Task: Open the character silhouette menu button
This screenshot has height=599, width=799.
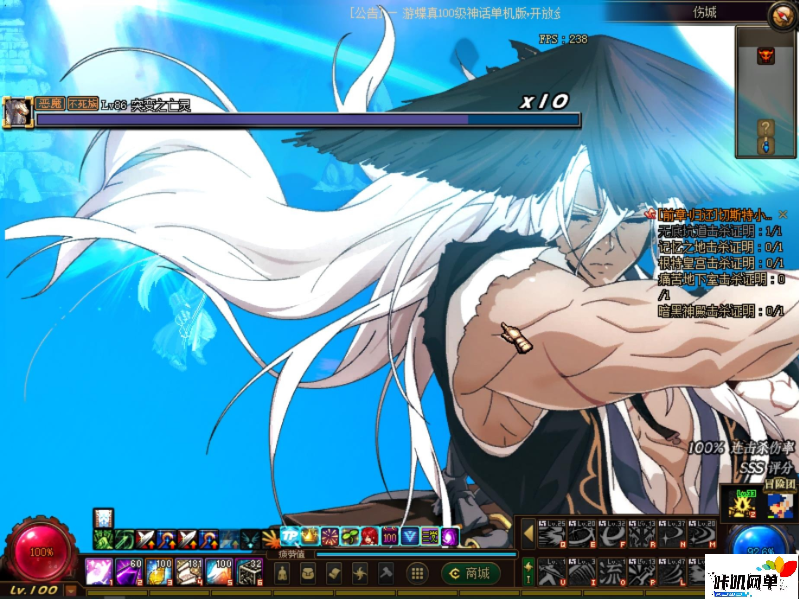Action: click(283, 573)
